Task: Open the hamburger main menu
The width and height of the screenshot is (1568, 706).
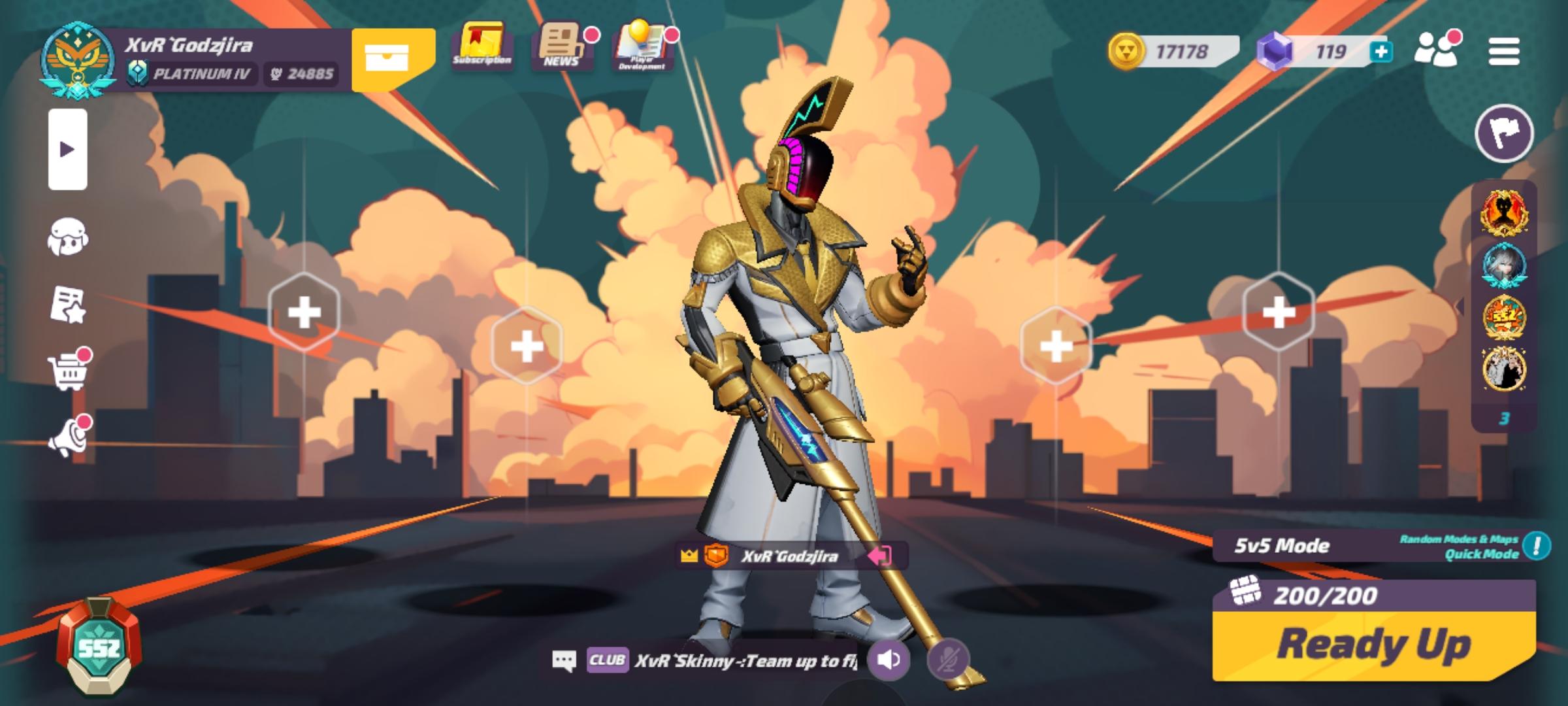Action: (1503, 52)
